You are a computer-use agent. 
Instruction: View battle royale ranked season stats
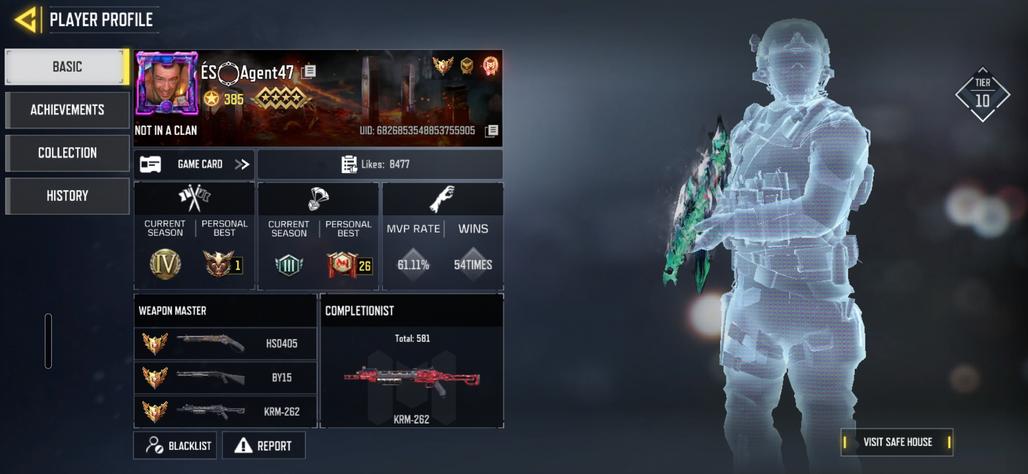(x=318, y=237)
